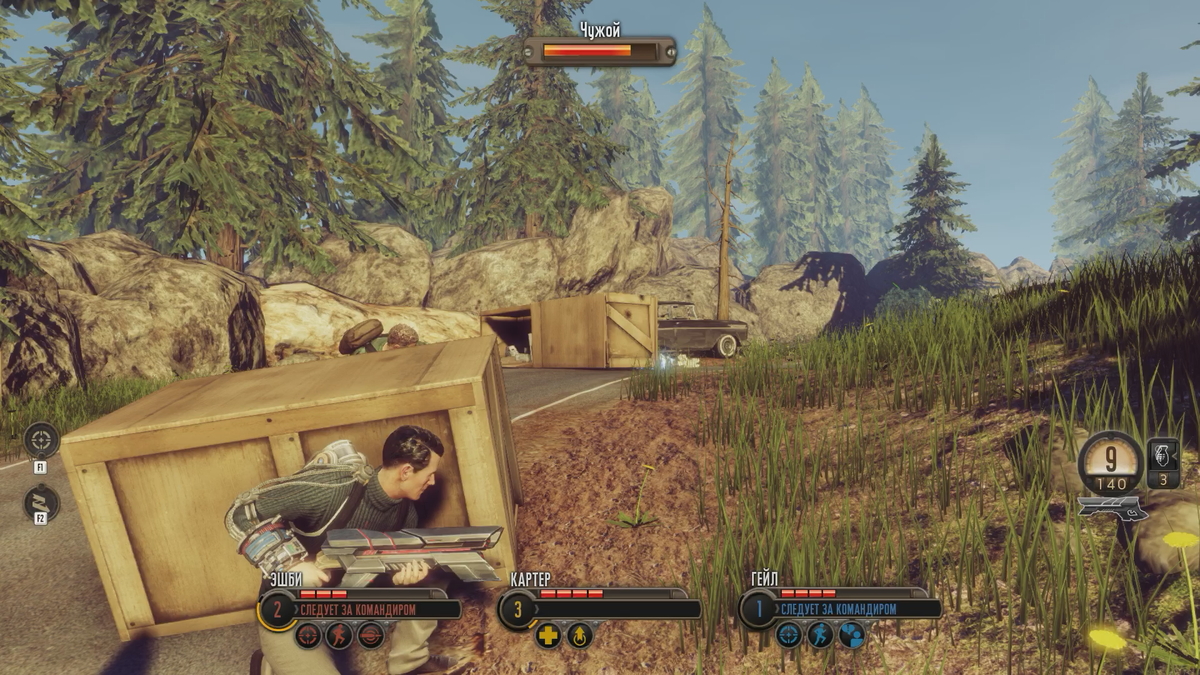
Task: Use Гейл's blue crosshair target ability
Action: coord(789,635)
